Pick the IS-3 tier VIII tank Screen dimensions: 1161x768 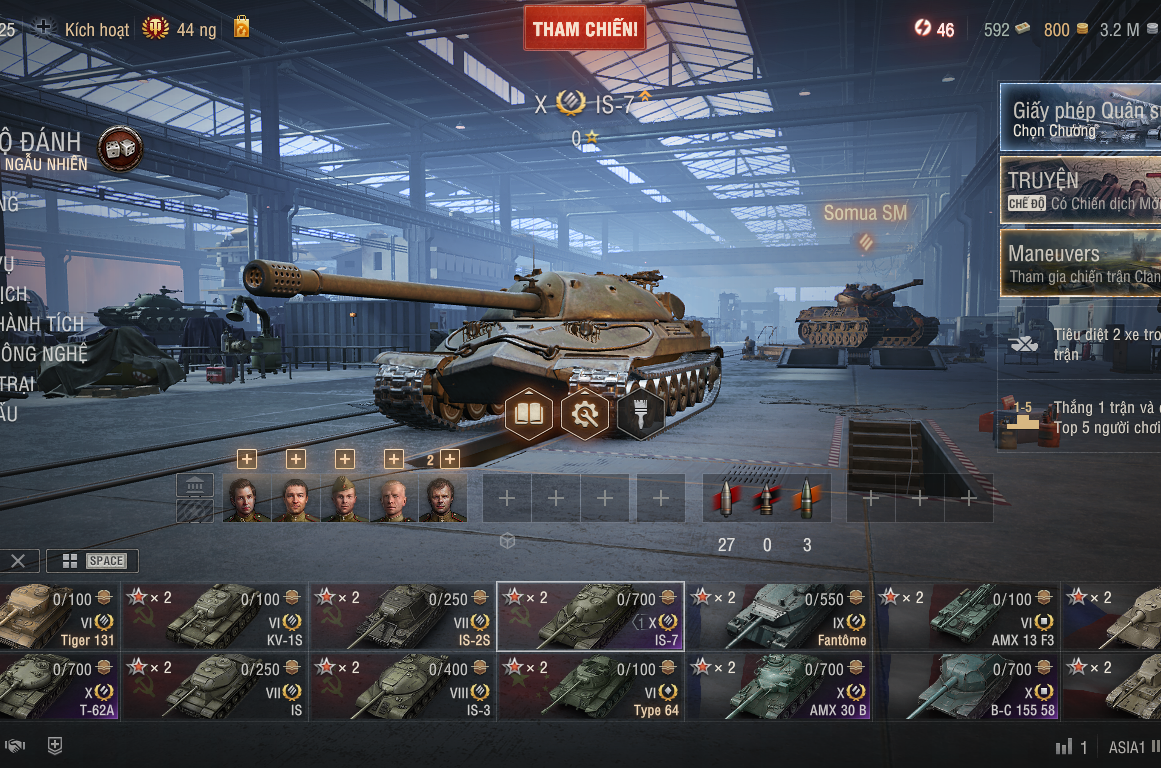coord(402,687)
